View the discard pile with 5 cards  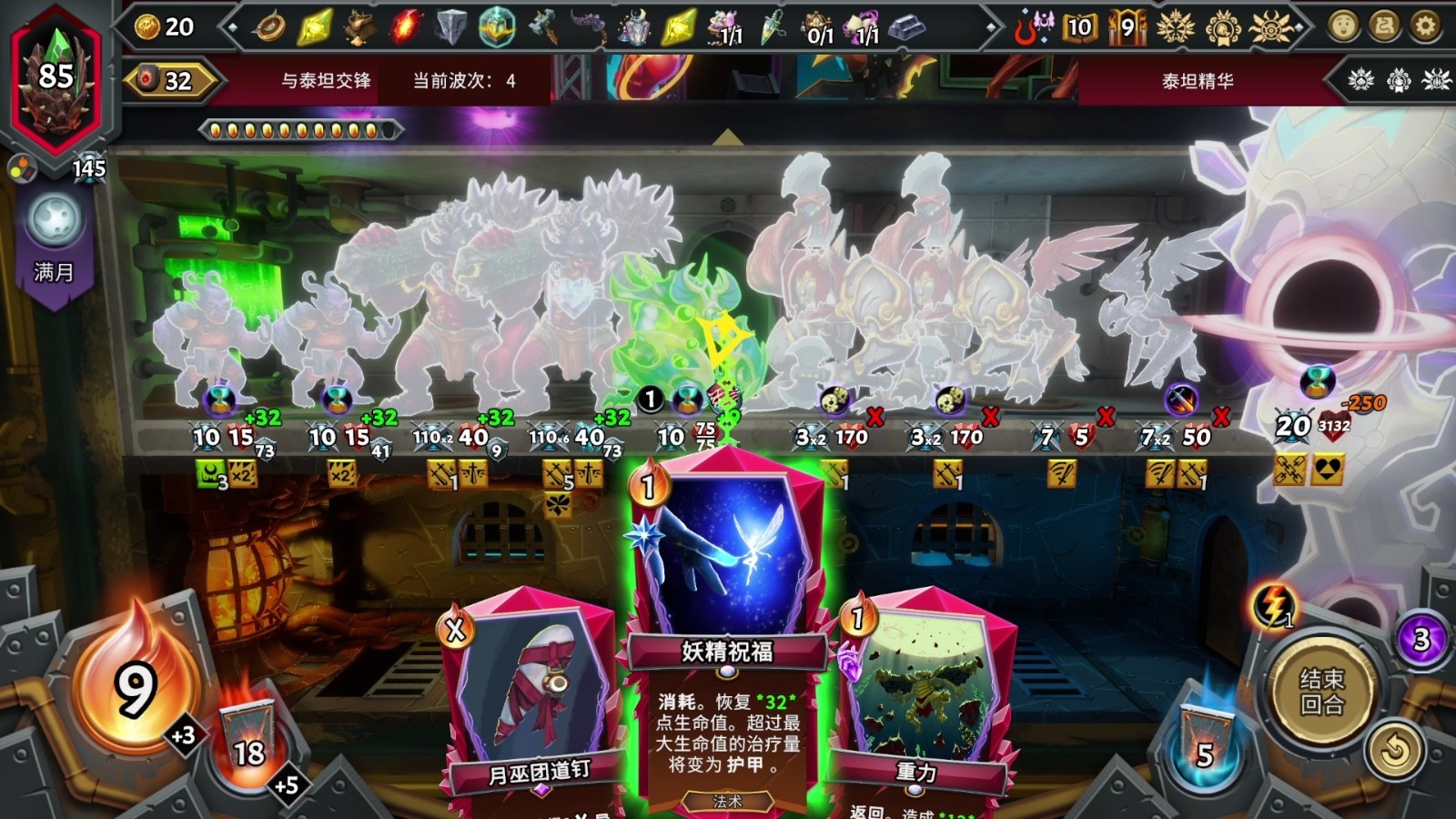[1205, 742]
